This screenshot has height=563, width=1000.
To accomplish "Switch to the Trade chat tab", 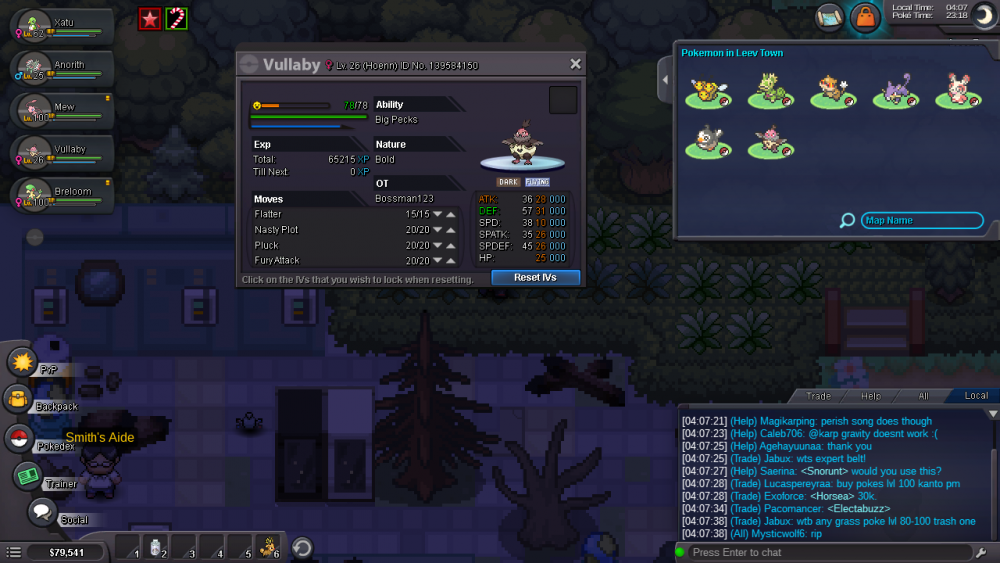I will [818, 396].
